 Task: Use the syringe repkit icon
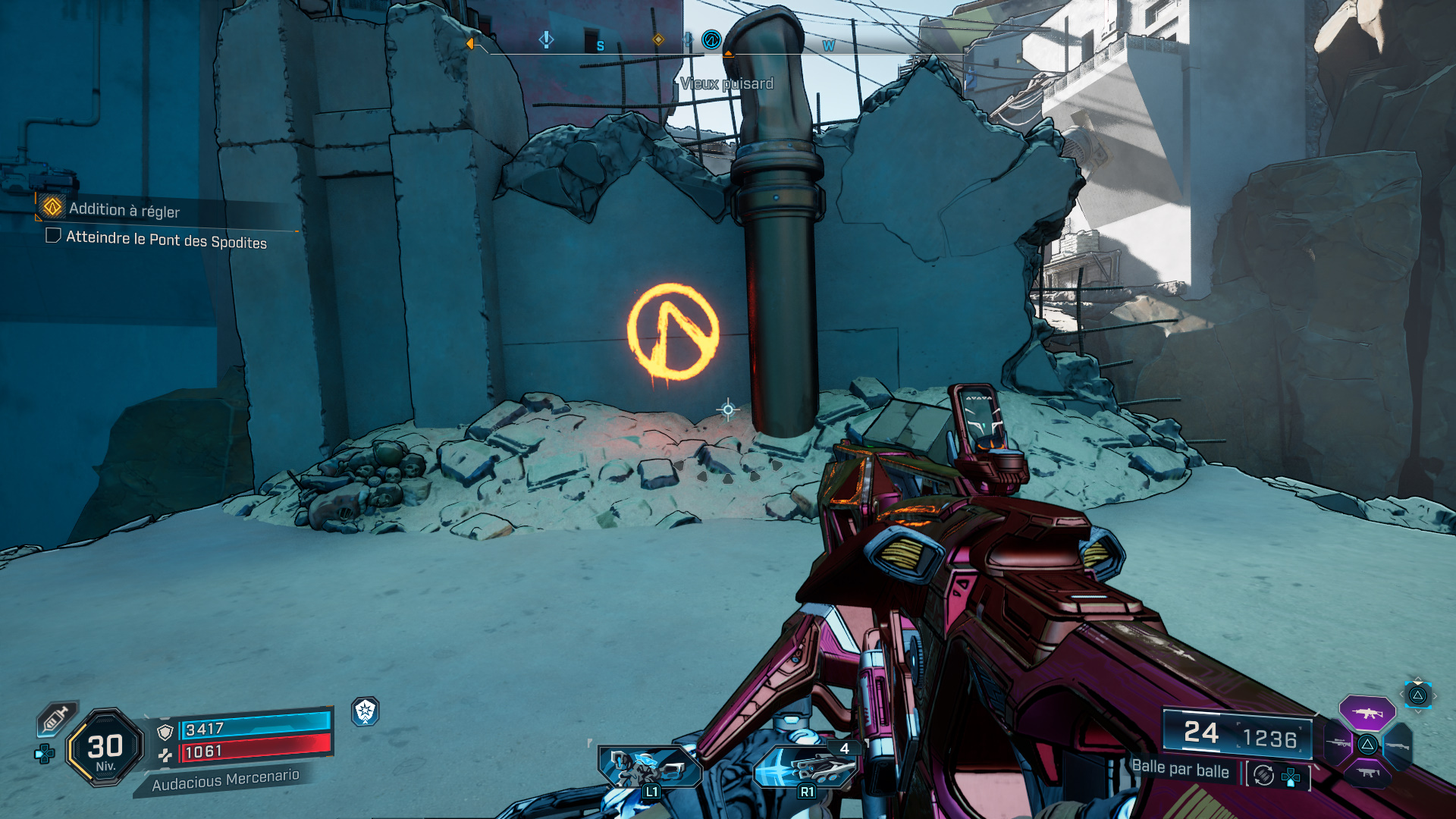(x=56, y=718)
